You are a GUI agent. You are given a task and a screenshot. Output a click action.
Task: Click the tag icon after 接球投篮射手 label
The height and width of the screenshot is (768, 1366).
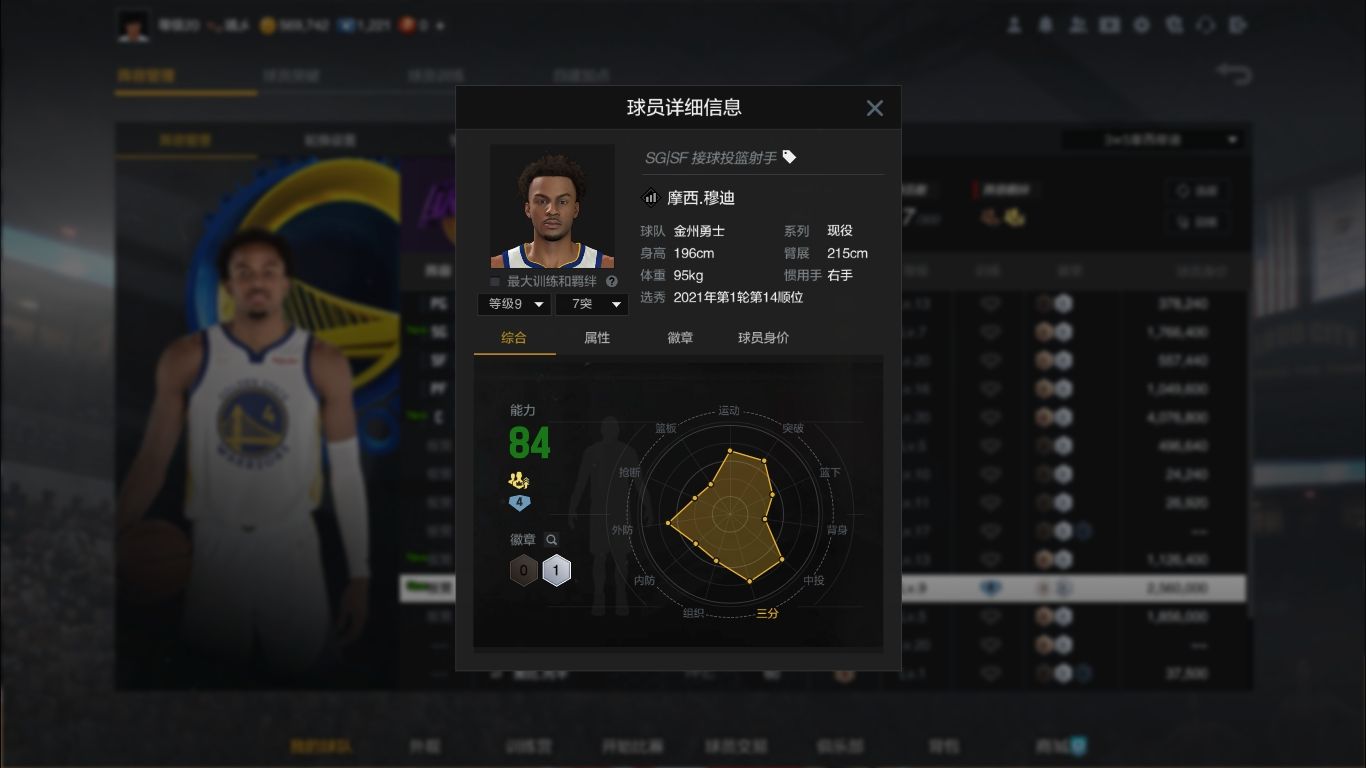(x=790, y=158)
